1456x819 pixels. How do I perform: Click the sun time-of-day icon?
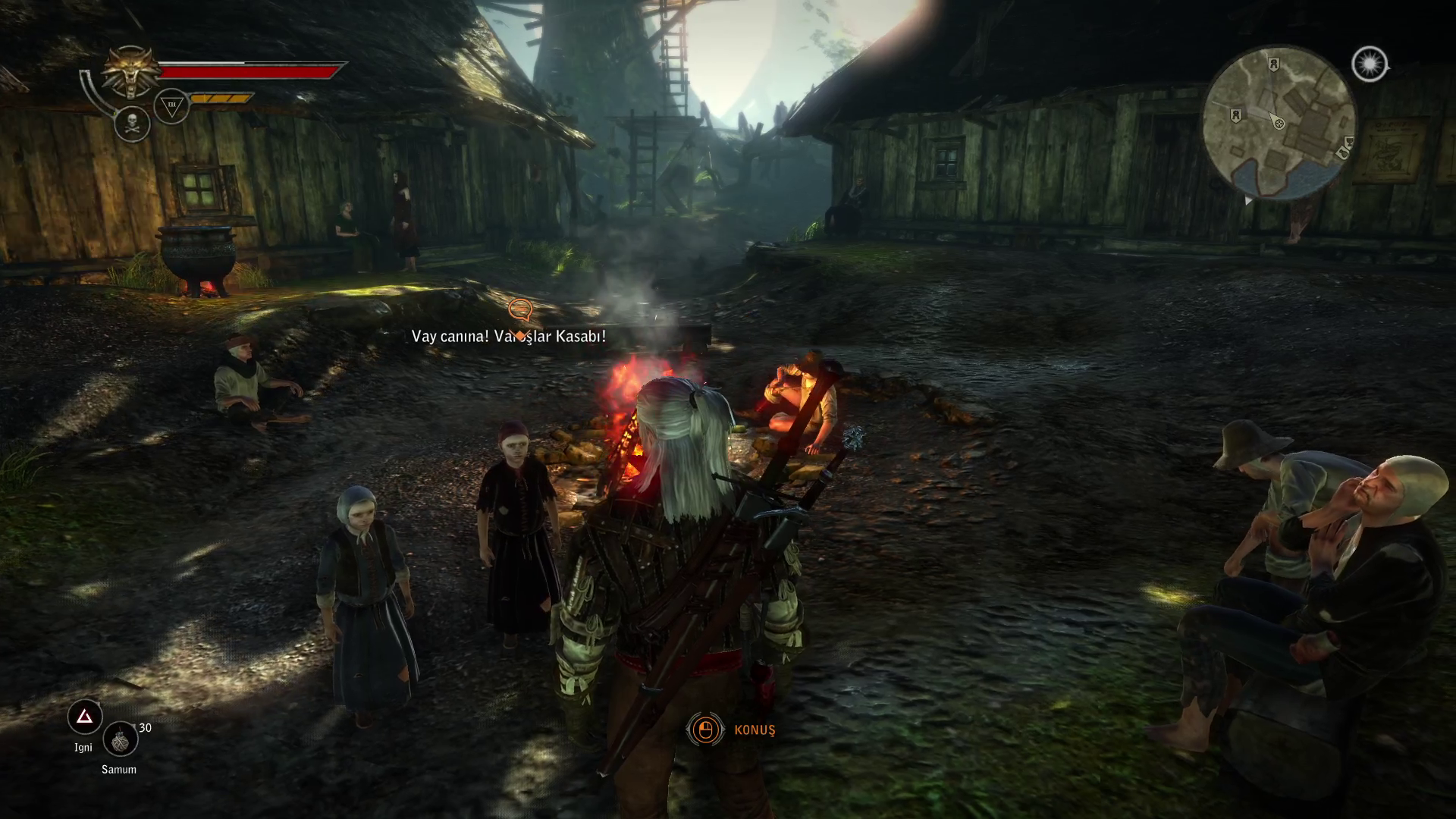pos(1369,64)
